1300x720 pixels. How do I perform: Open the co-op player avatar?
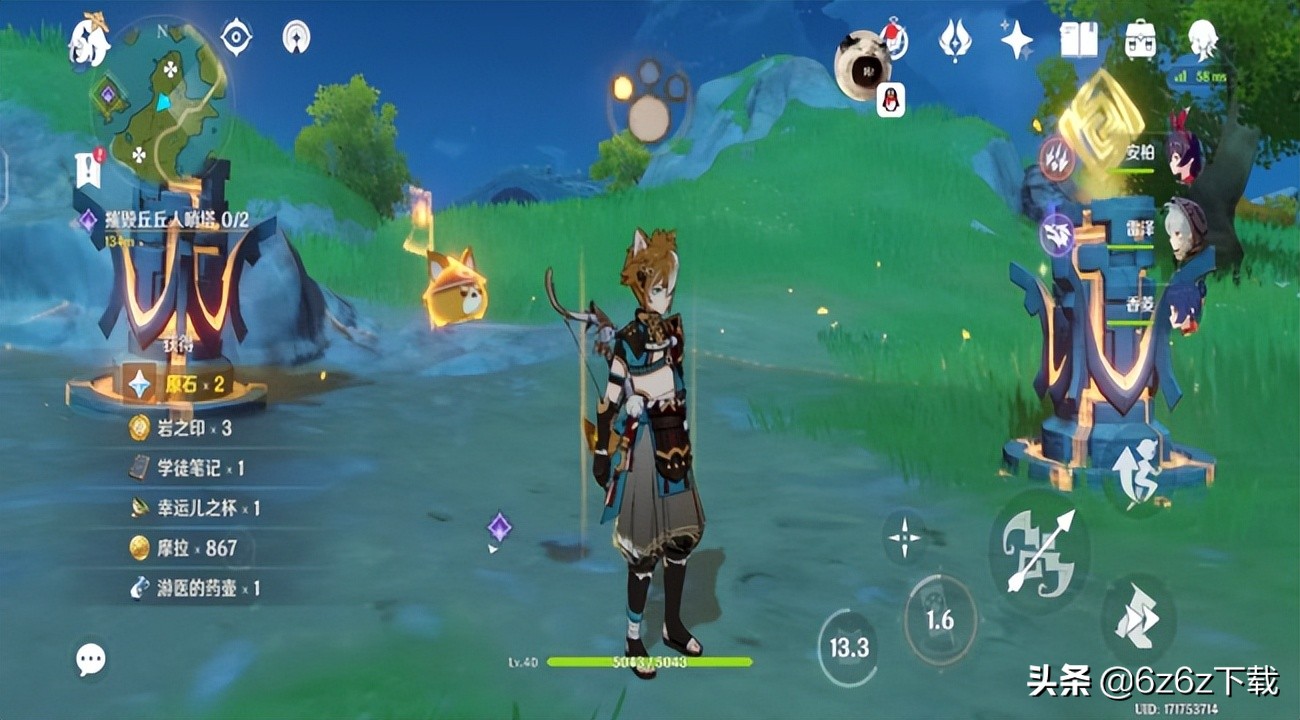point(862,63)
